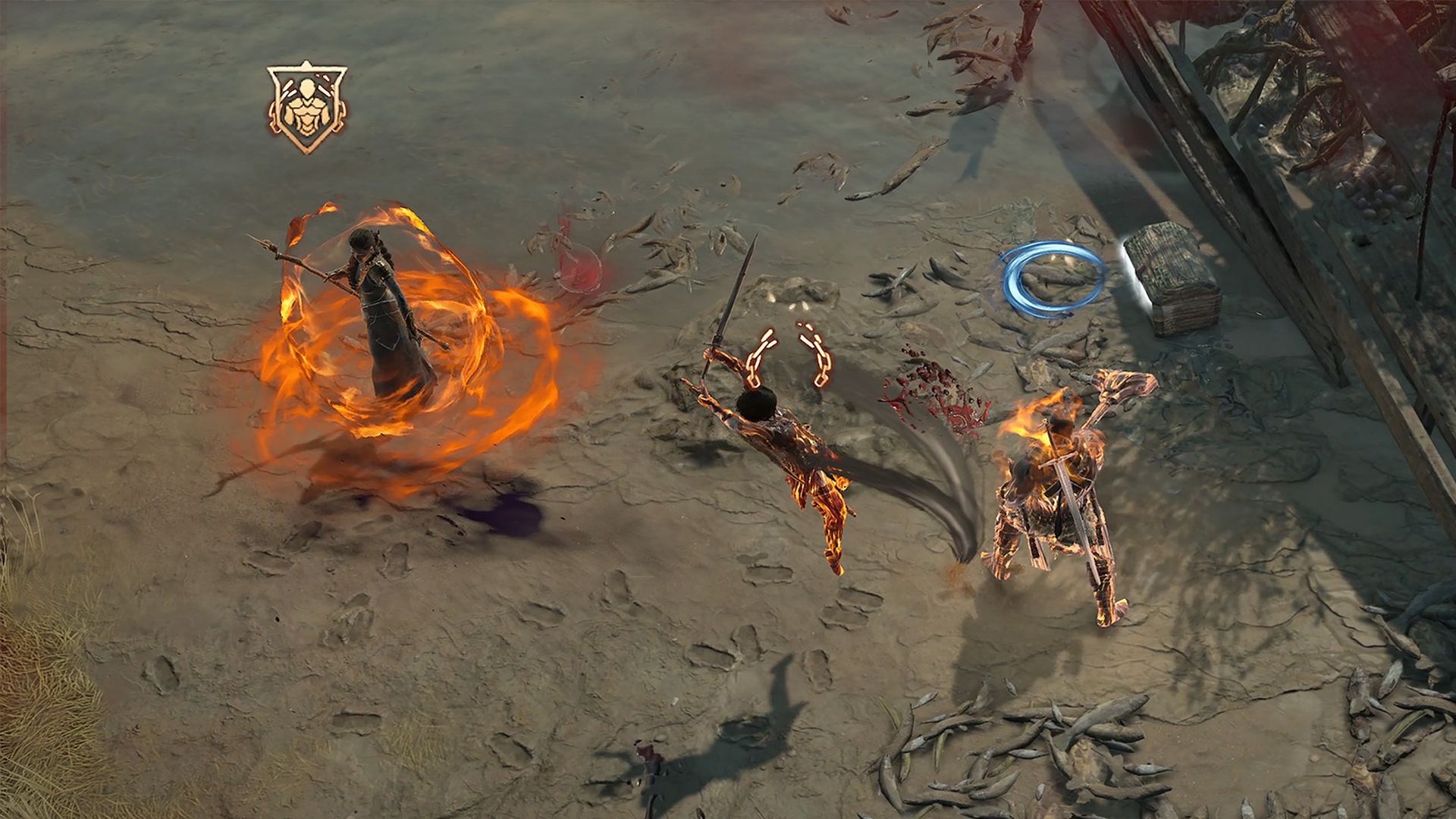This screenshot has width=1456, height=819.
Task: Click the Barbarian shield quest emblem
Action: (x=306, y=101)
